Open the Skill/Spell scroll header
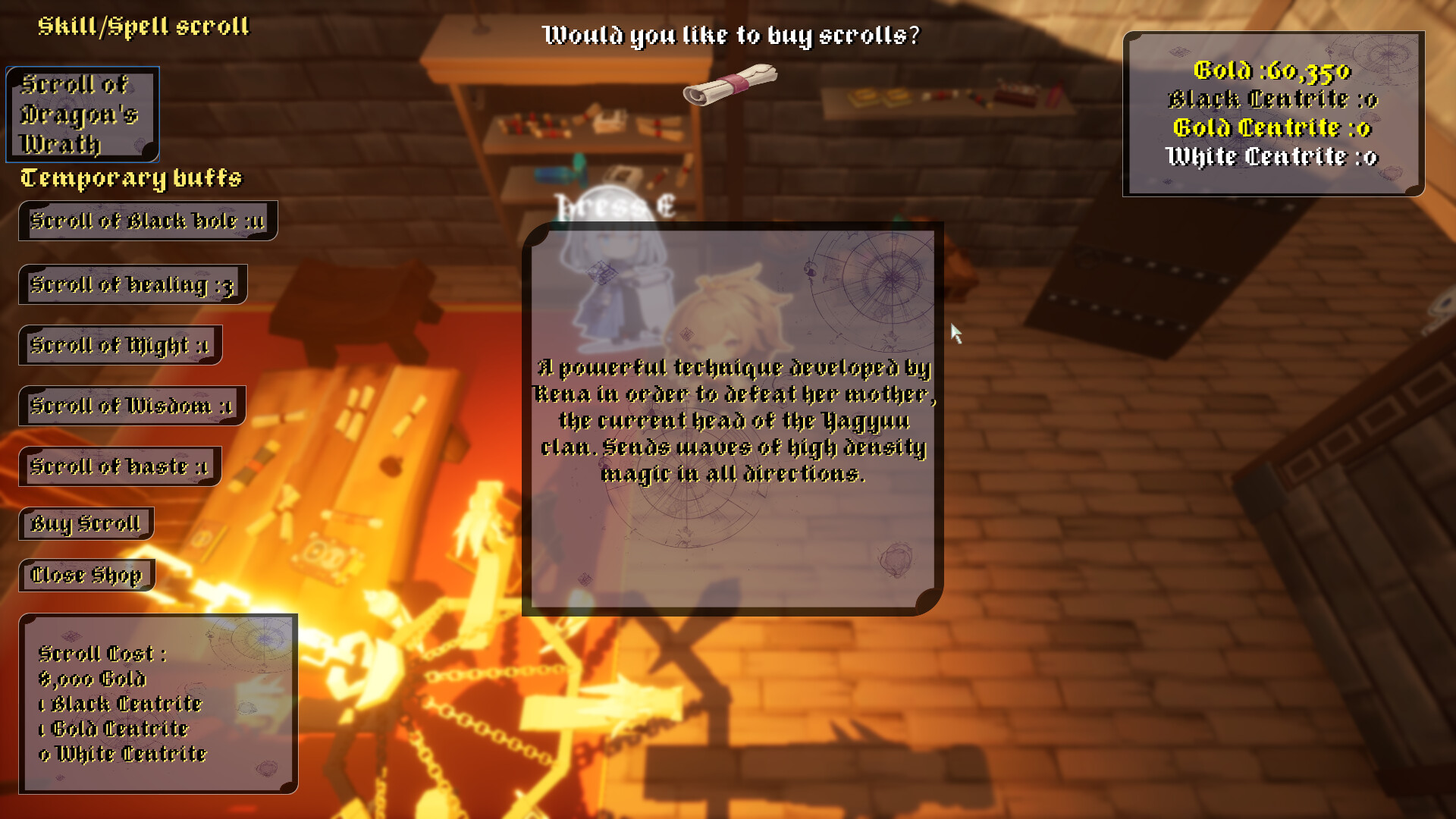 coord(144,27)
